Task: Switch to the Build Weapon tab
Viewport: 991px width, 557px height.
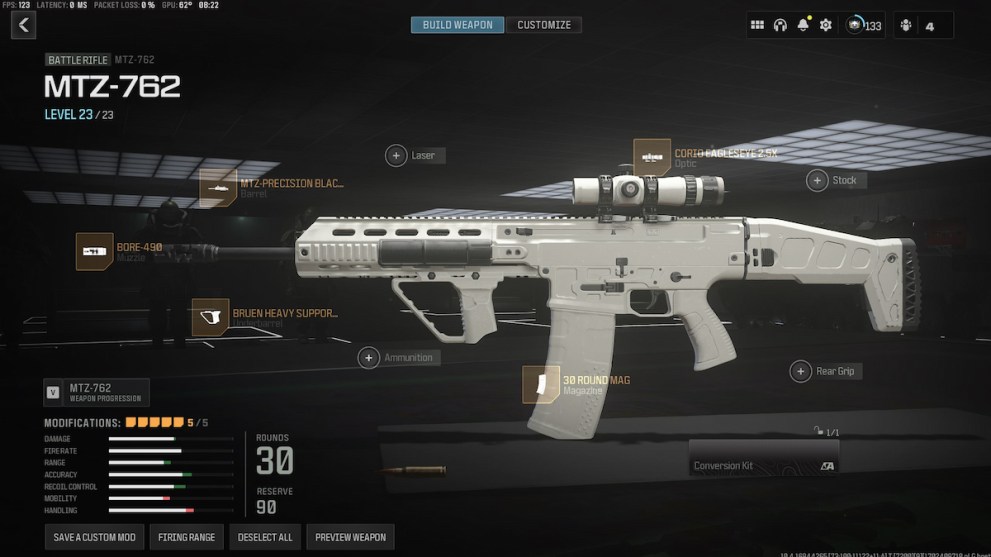Action: [x=457, y=25]
